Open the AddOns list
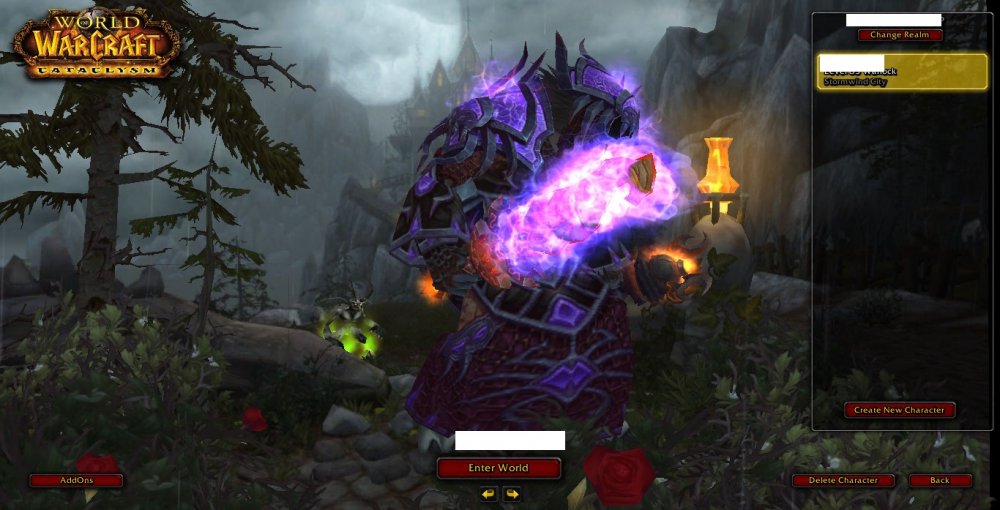Viewport: 1000px width, 510px height. pyautogui.click(x=76, y=481)
